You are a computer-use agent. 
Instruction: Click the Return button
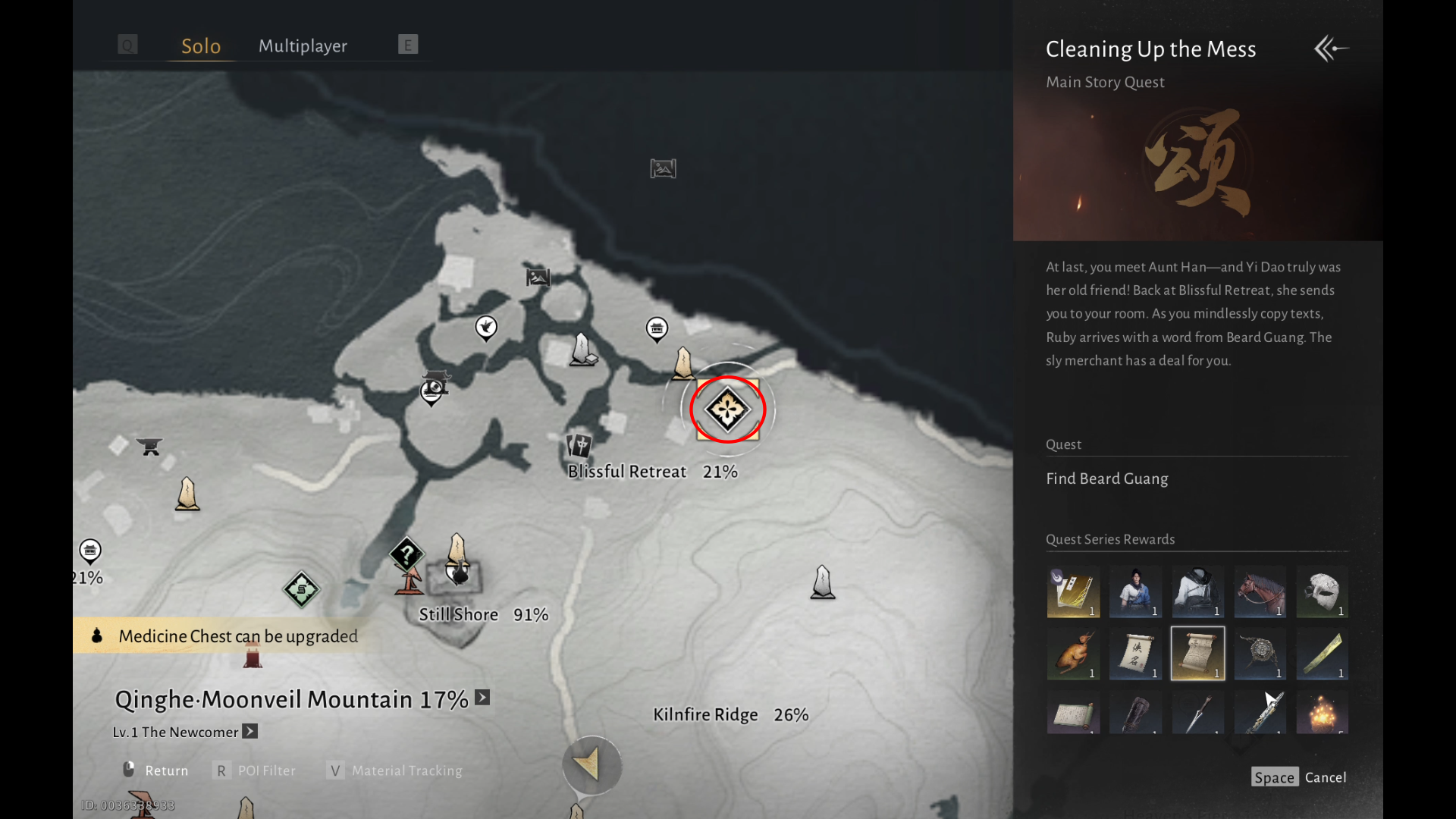point(156,770)
